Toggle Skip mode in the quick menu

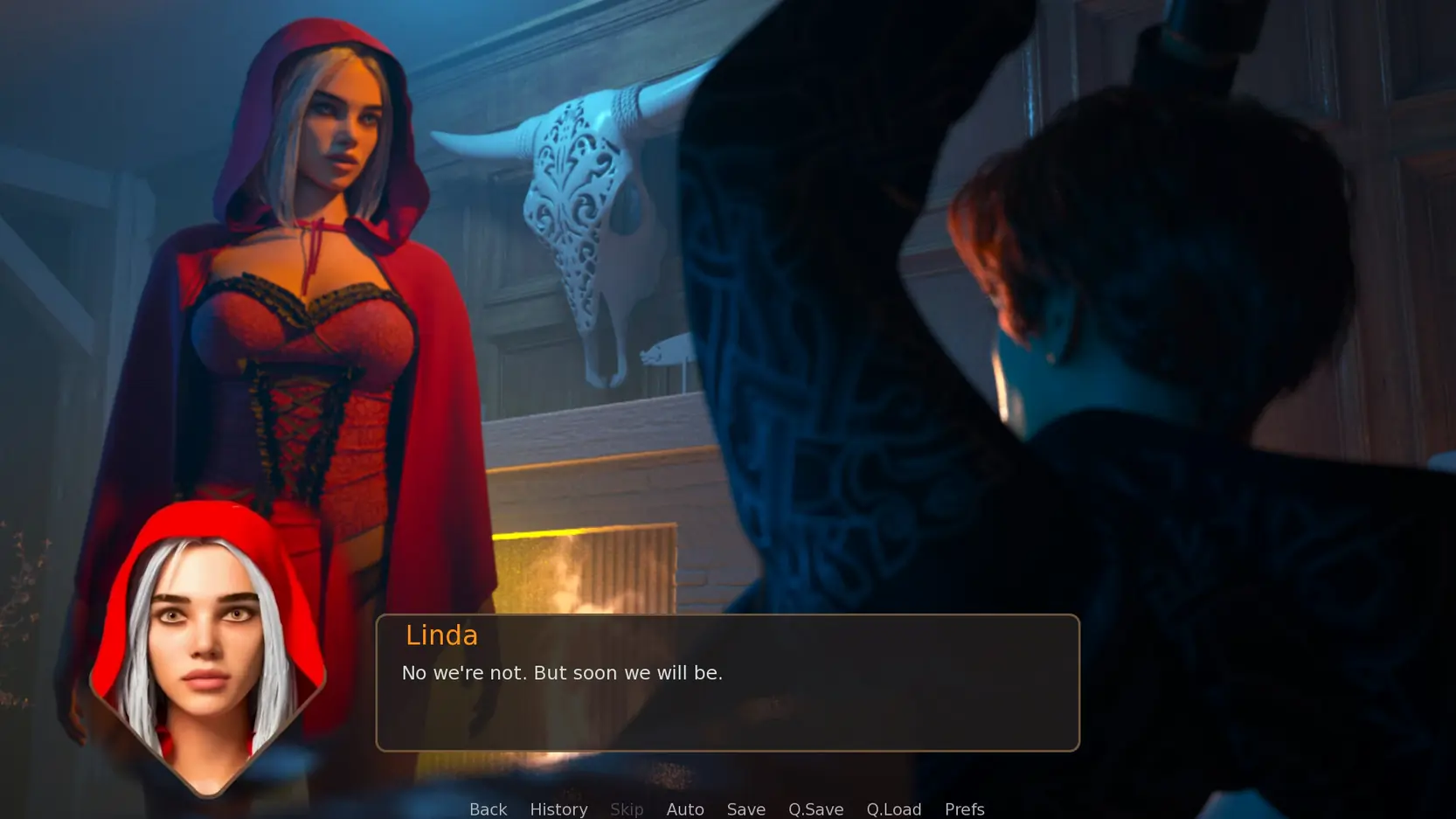coord(627,809)
